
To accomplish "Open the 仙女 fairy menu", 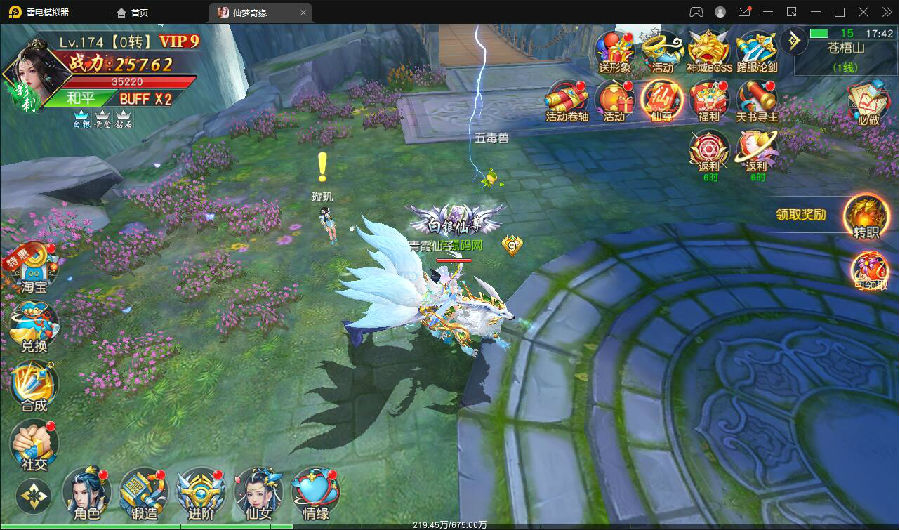I will point(255,492).
